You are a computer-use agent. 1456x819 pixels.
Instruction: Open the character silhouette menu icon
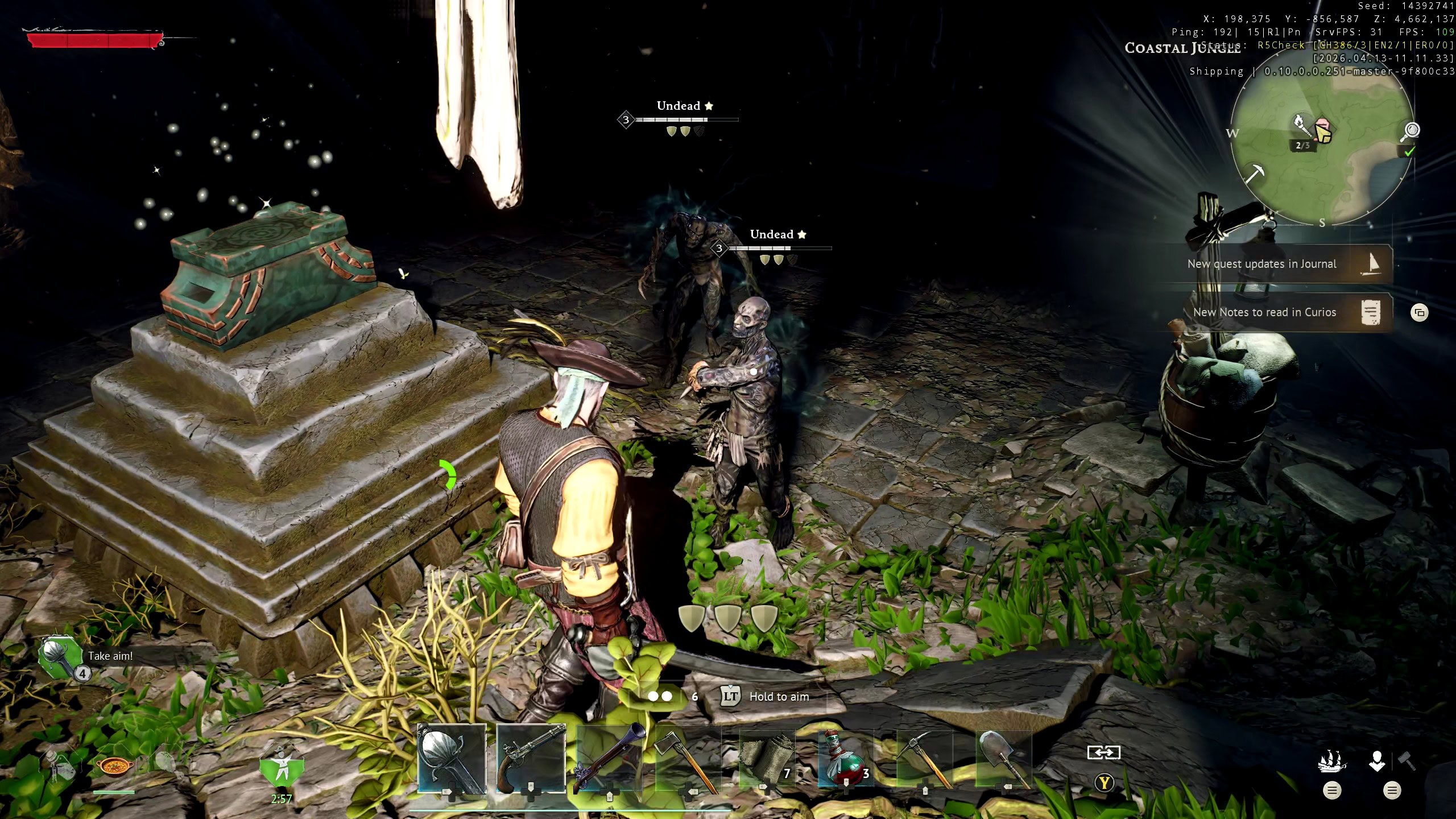[x=1377, y=761]
